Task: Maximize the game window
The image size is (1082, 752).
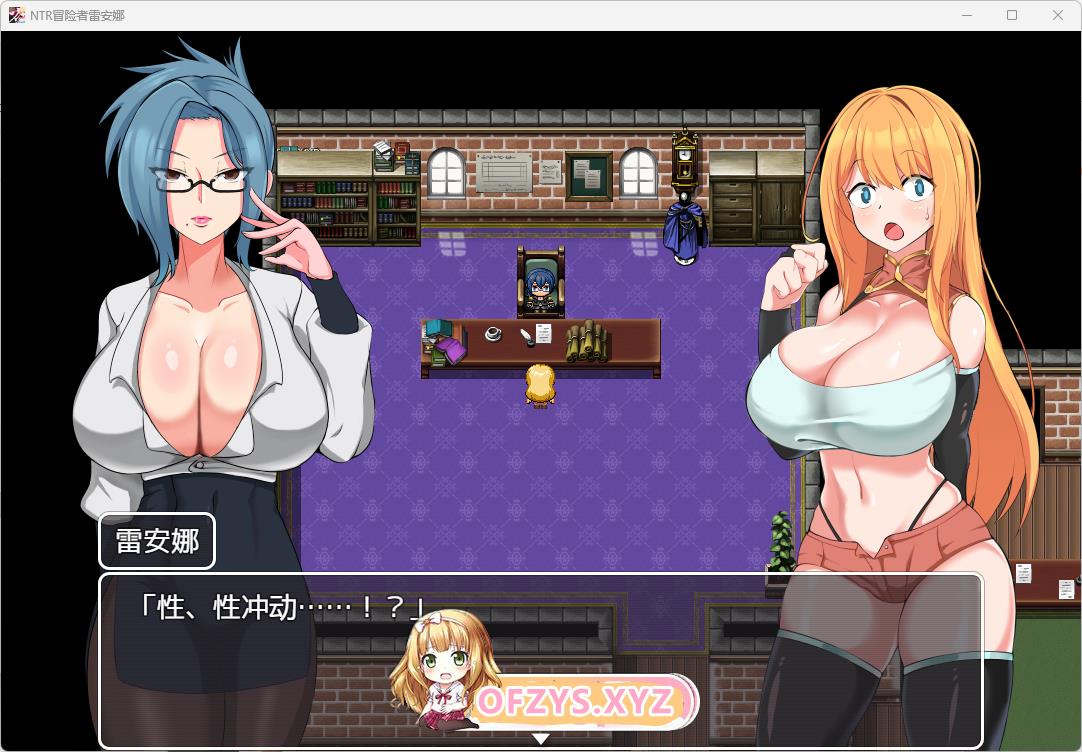Action: pyautogui.click(x=1012, y=15)
